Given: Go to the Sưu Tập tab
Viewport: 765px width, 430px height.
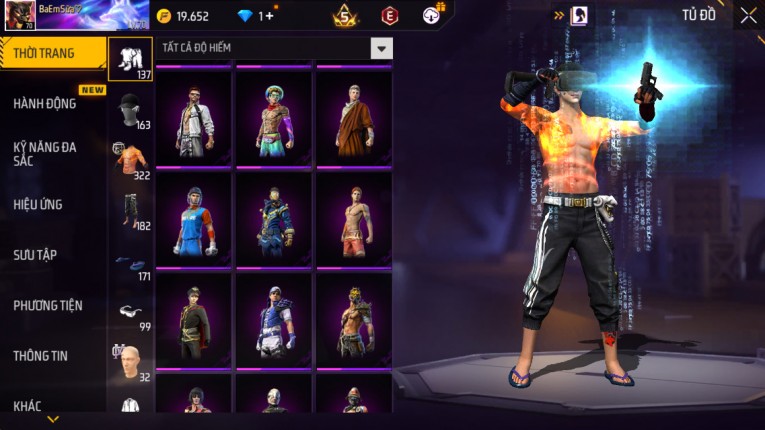Looking at the screenshot, I should click(x=36, y=255).
